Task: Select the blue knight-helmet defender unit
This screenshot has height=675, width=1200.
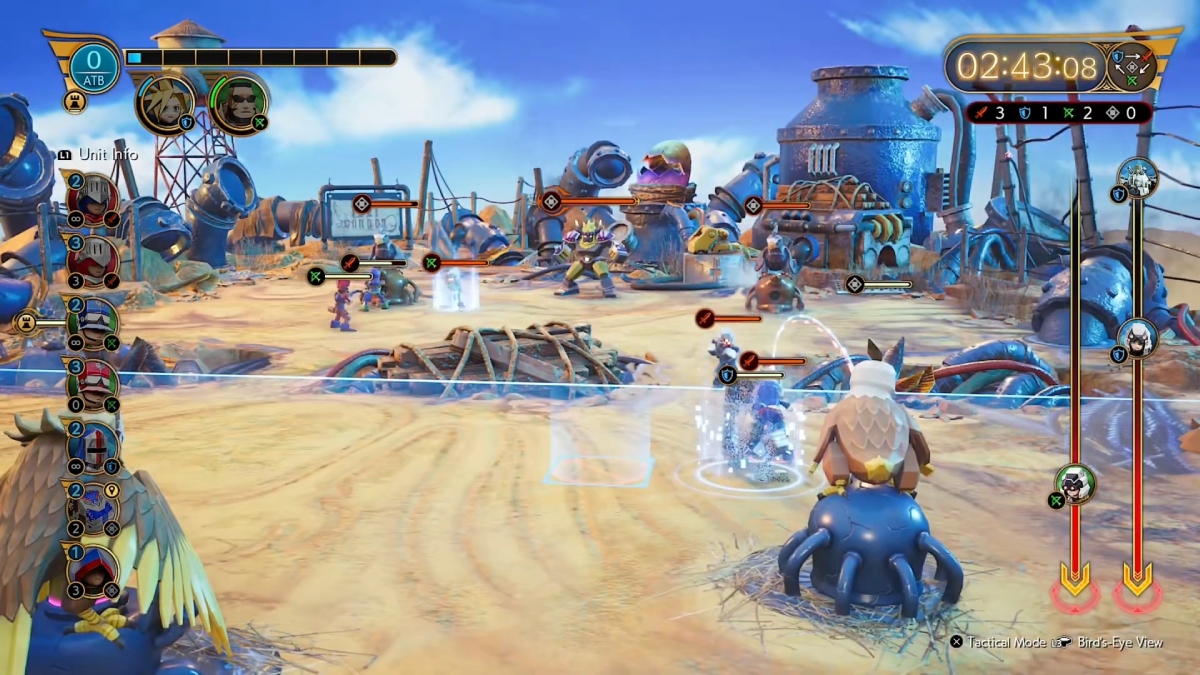Action: [x=93, y=447]
